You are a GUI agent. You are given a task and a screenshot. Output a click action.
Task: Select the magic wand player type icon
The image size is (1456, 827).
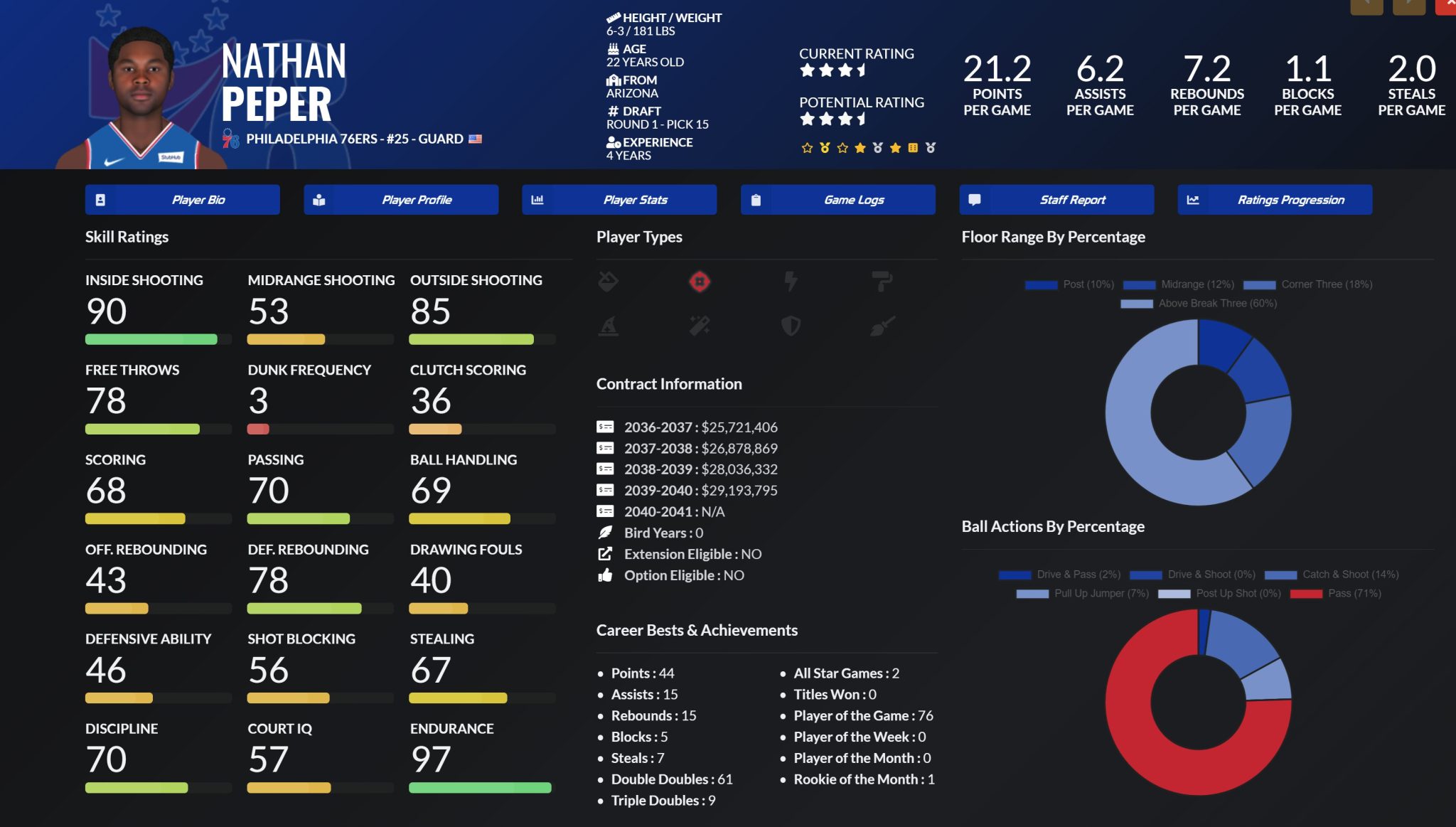(x=700, y=326)
